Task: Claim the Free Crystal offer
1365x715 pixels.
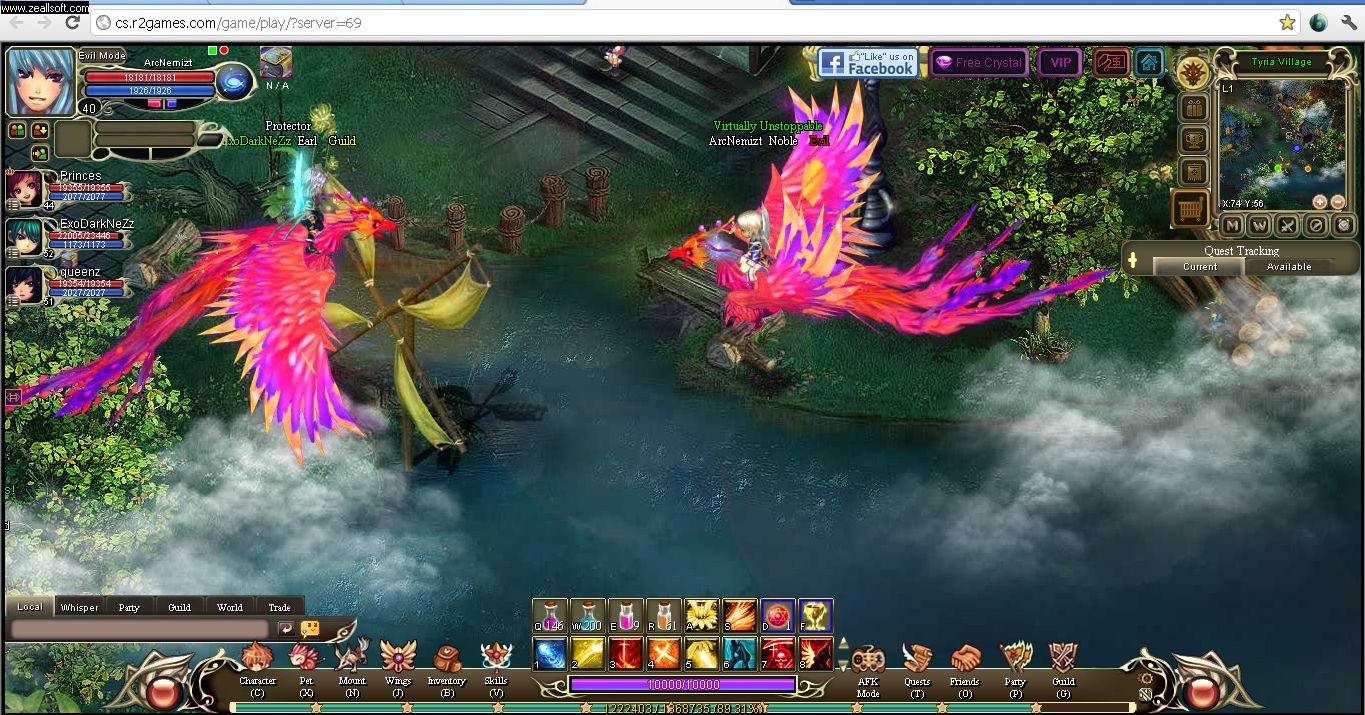Action: pos(979,63)
